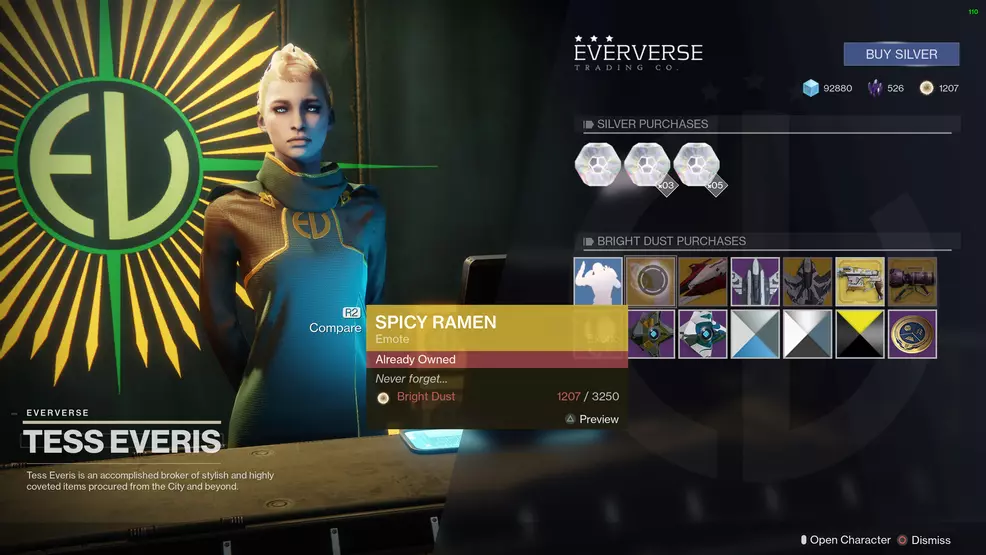Select the gold round emblem item
Screen dimensions: 986x555
pyautogui.click(x=912, y=334)
